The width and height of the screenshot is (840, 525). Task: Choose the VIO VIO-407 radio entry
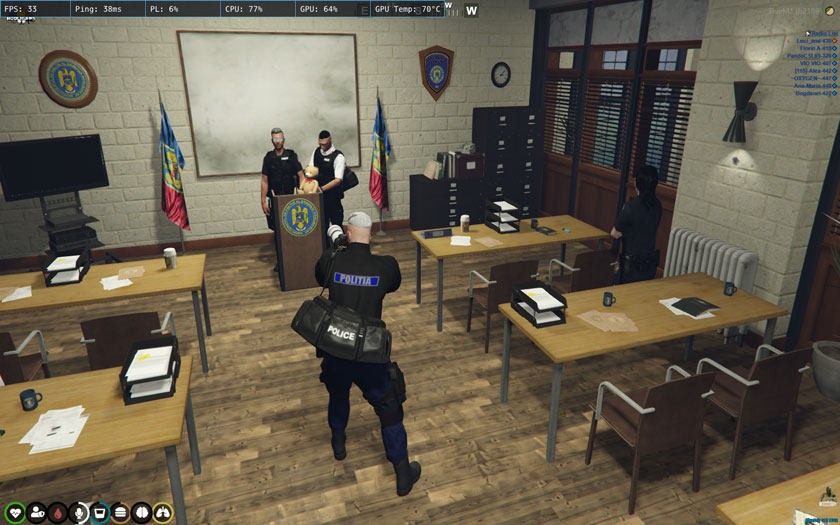click(x=817, y=63)
